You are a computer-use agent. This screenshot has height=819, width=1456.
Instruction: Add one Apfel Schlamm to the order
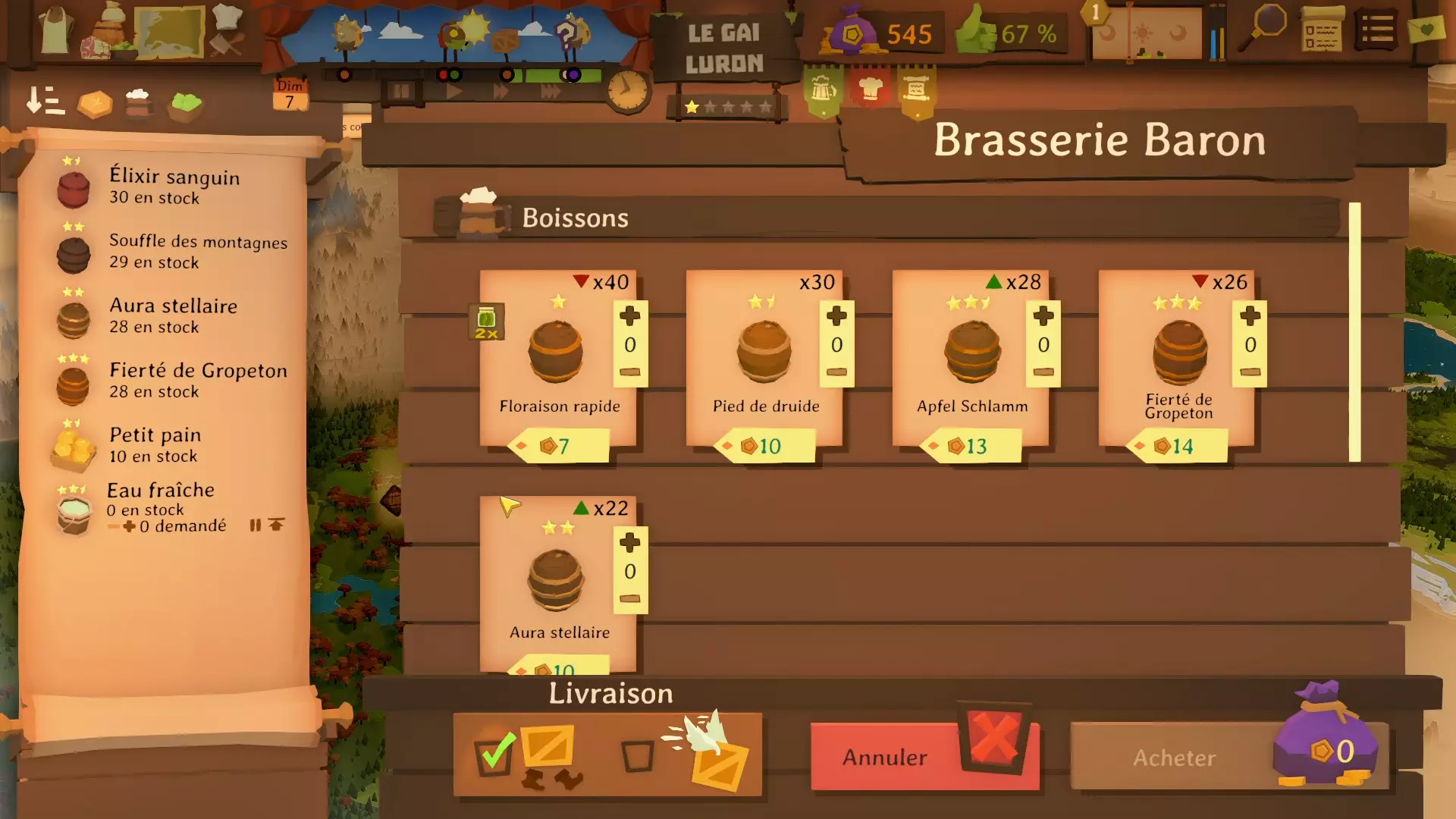(1043, 316)
